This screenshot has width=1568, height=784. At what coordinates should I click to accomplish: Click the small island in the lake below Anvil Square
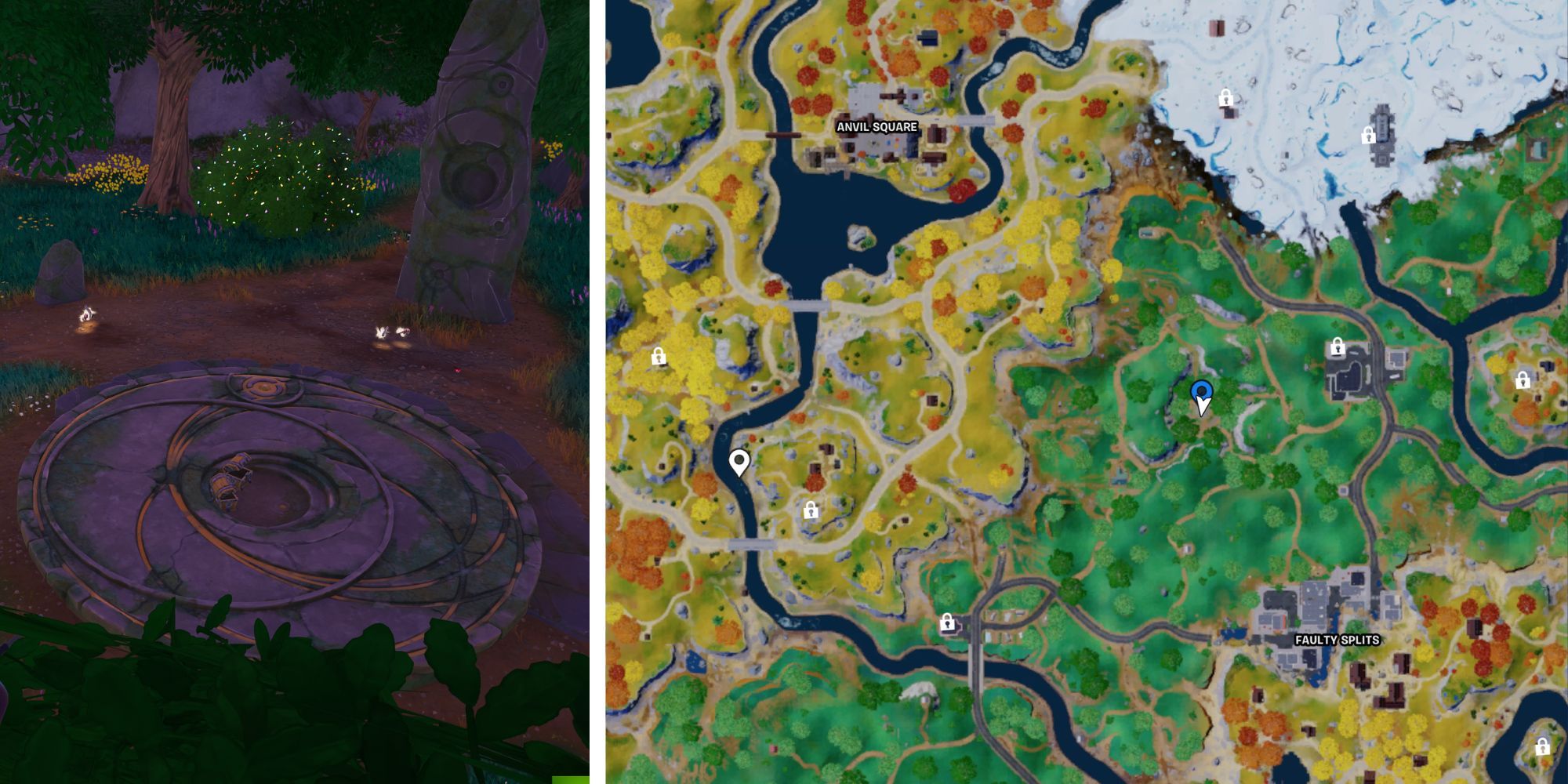[862, 234]
